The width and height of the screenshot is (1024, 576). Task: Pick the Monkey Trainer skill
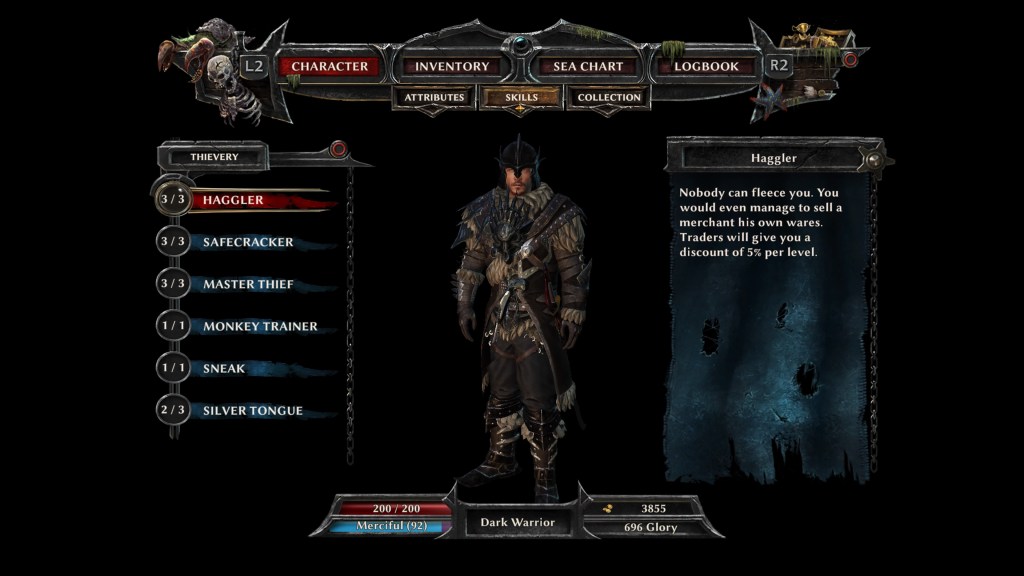[x=260, y=326]
